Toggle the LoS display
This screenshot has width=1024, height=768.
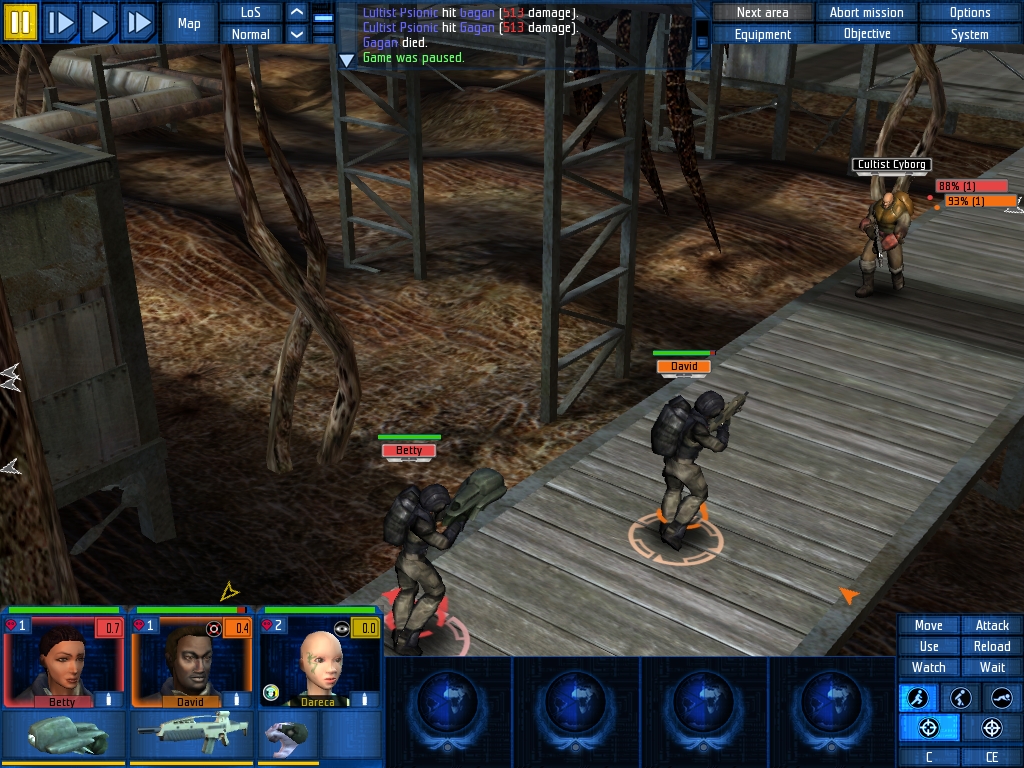tap(251, 12)
